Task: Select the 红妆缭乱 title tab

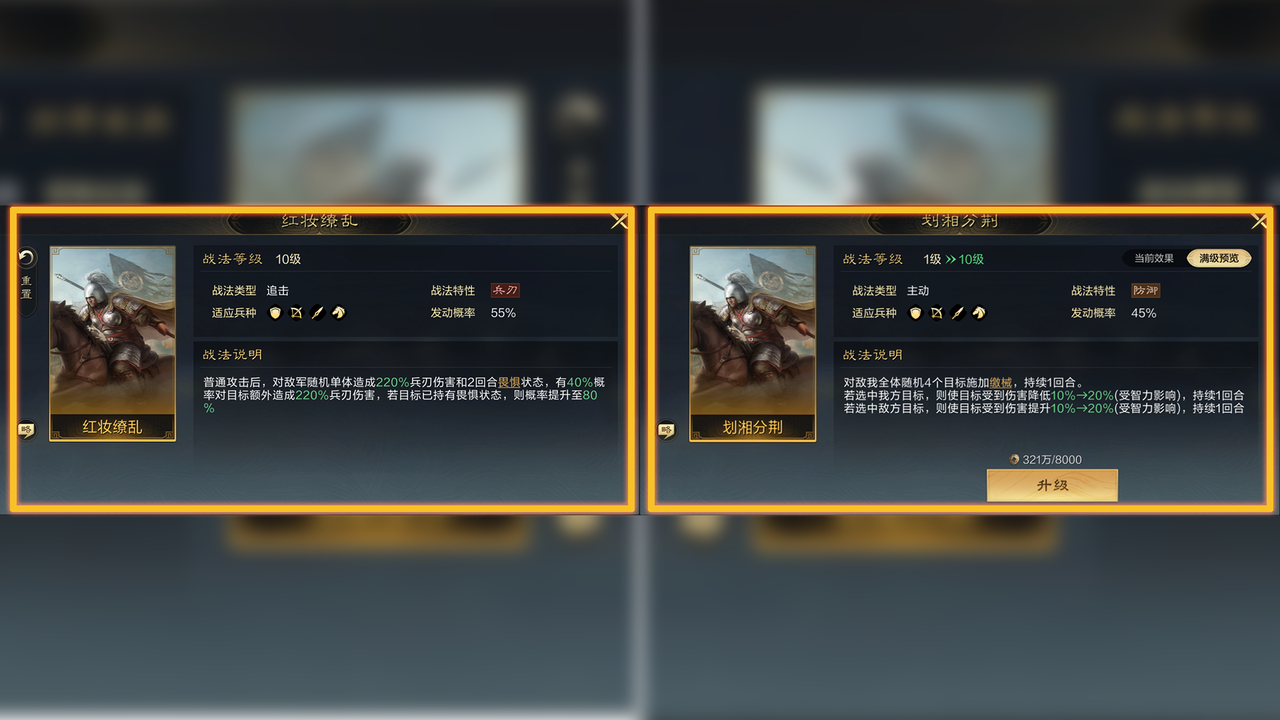Action: coord(320,221)
